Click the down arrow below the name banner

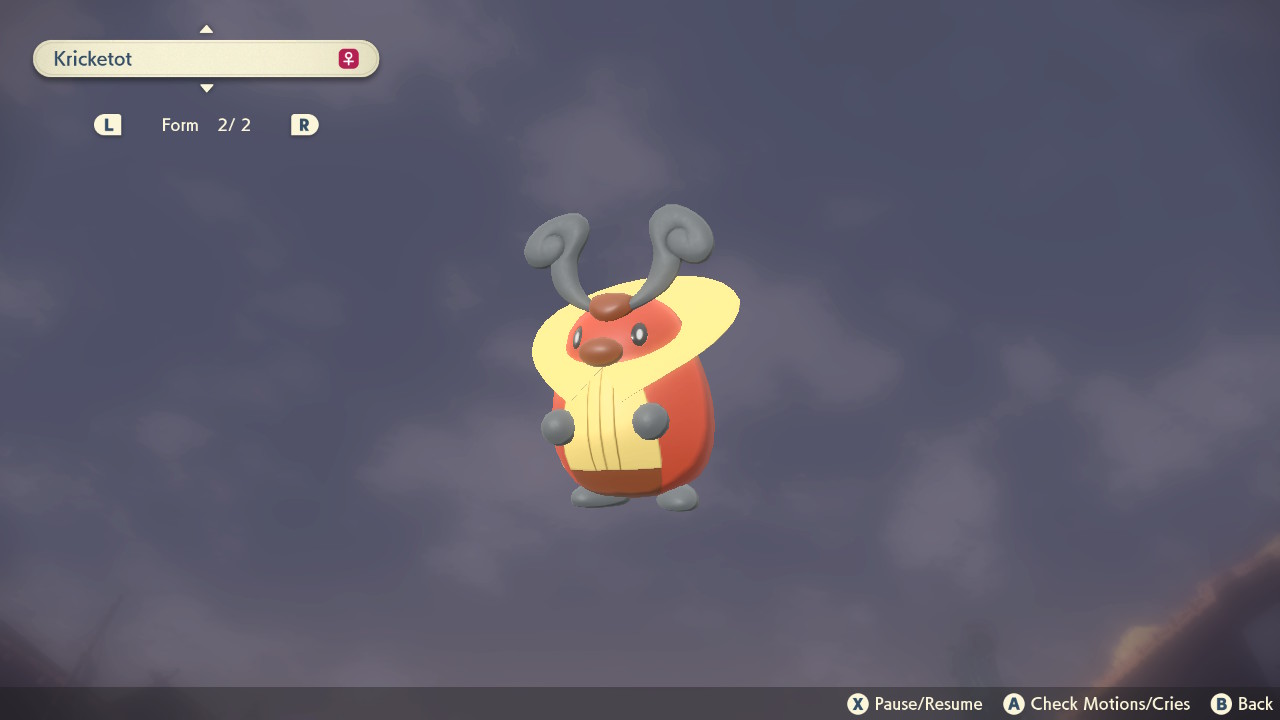pyautogui.click(x=206, y=88)
